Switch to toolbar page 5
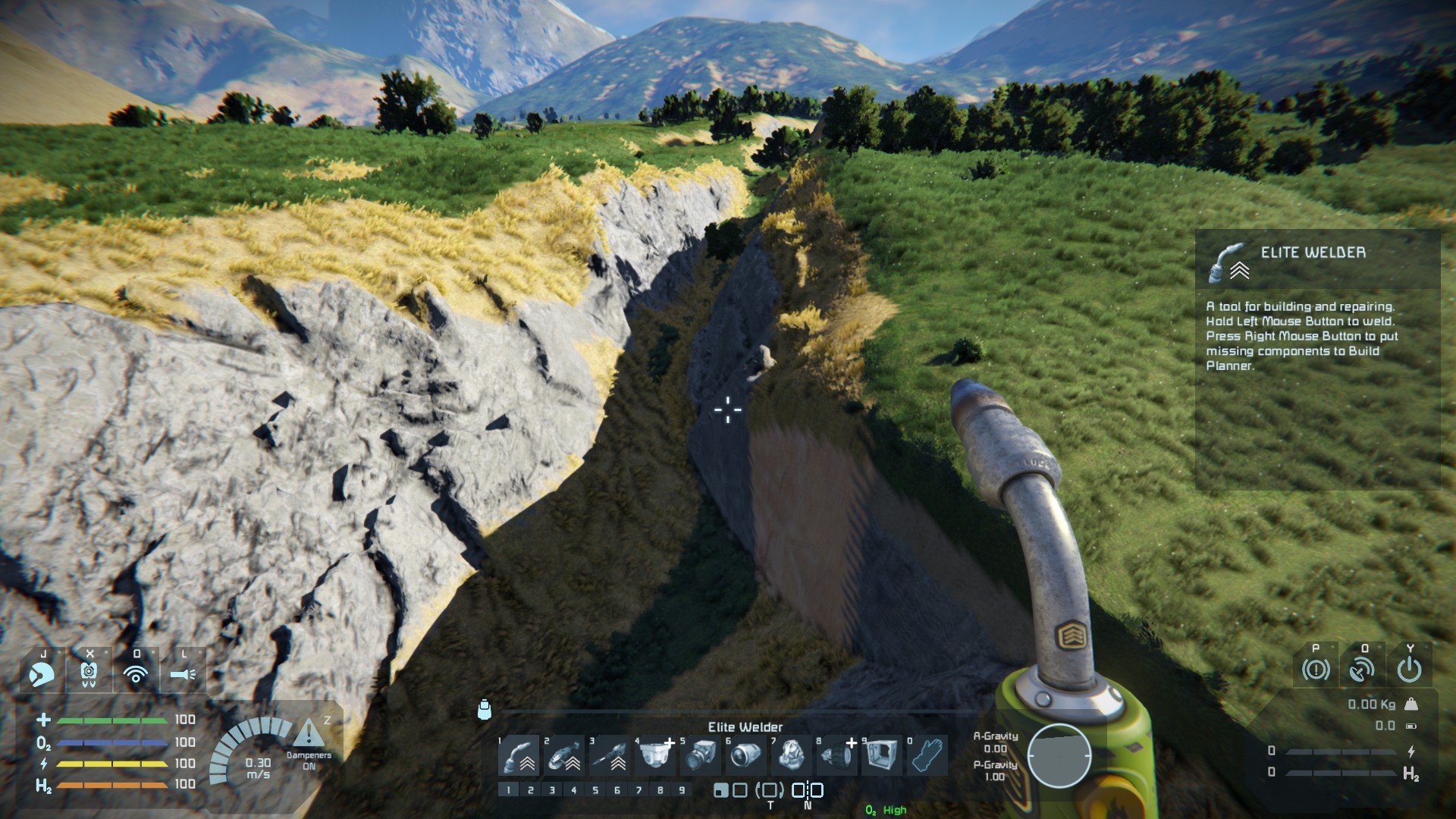1456x819 pixels. 595,790
